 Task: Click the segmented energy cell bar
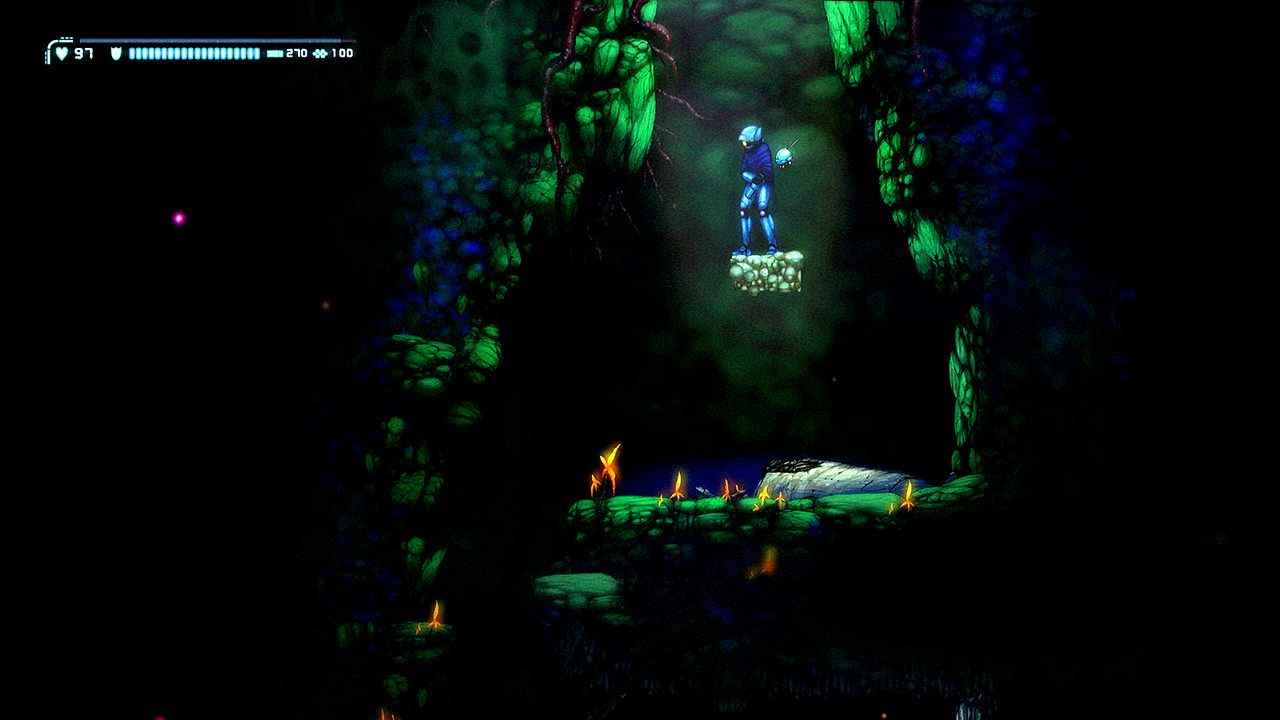point(195,53)
